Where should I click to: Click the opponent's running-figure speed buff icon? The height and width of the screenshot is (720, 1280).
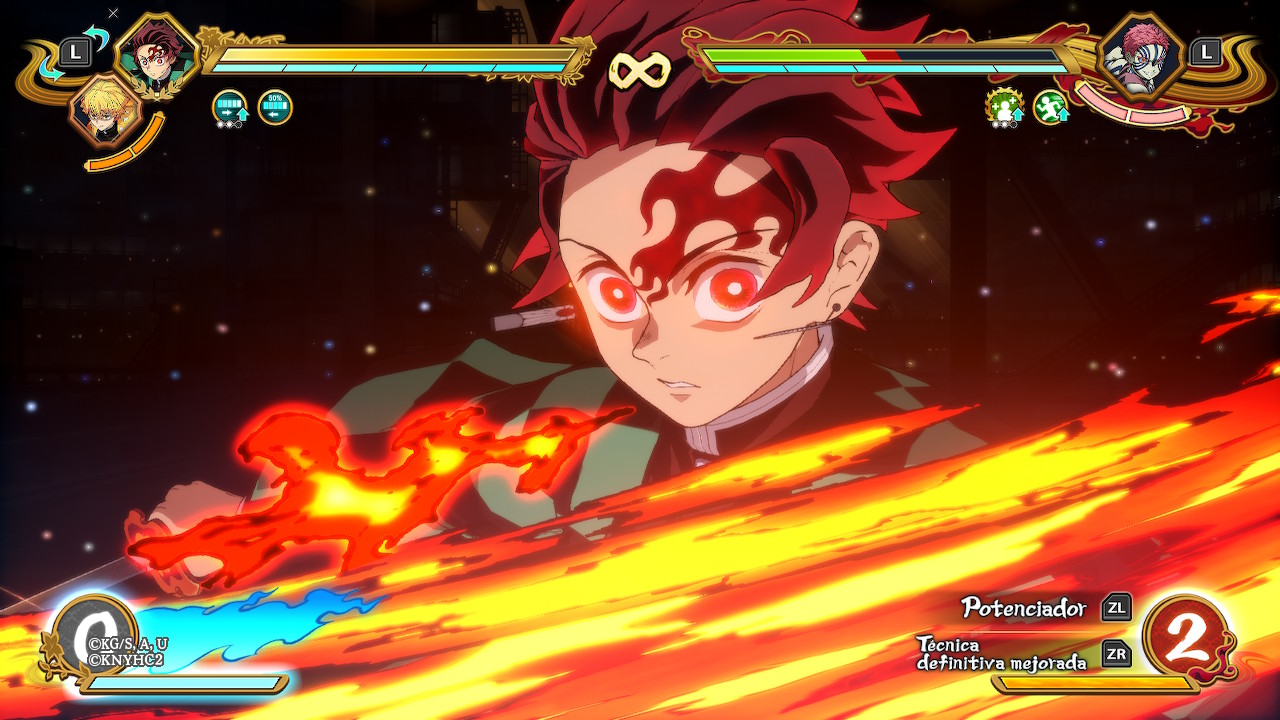click(x=1050, y=107)
